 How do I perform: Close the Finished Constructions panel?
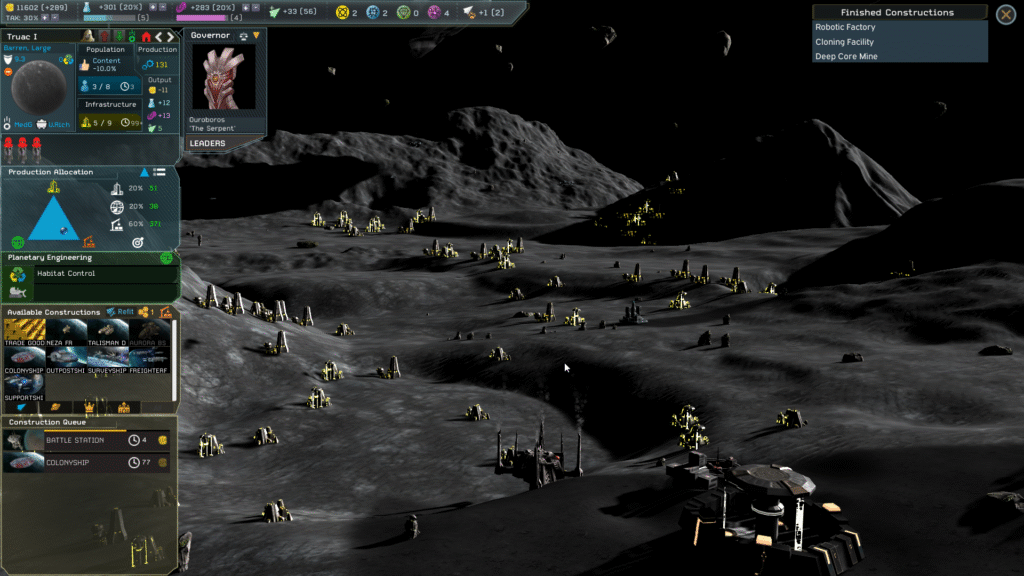pyautogui.click(x=1006, y=14)
